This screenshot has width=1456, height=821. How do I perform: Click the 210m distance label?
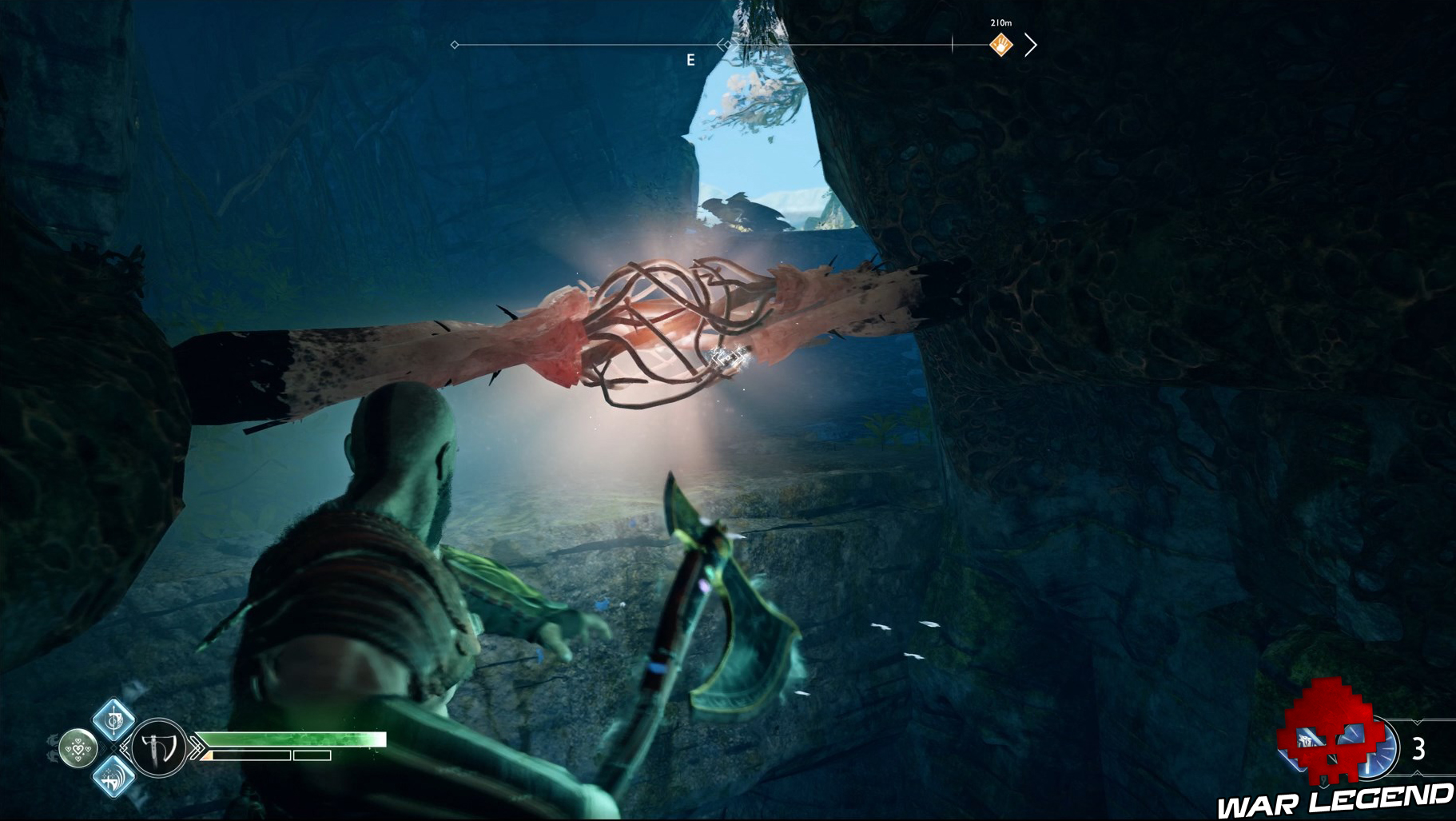coord(1001,22)
